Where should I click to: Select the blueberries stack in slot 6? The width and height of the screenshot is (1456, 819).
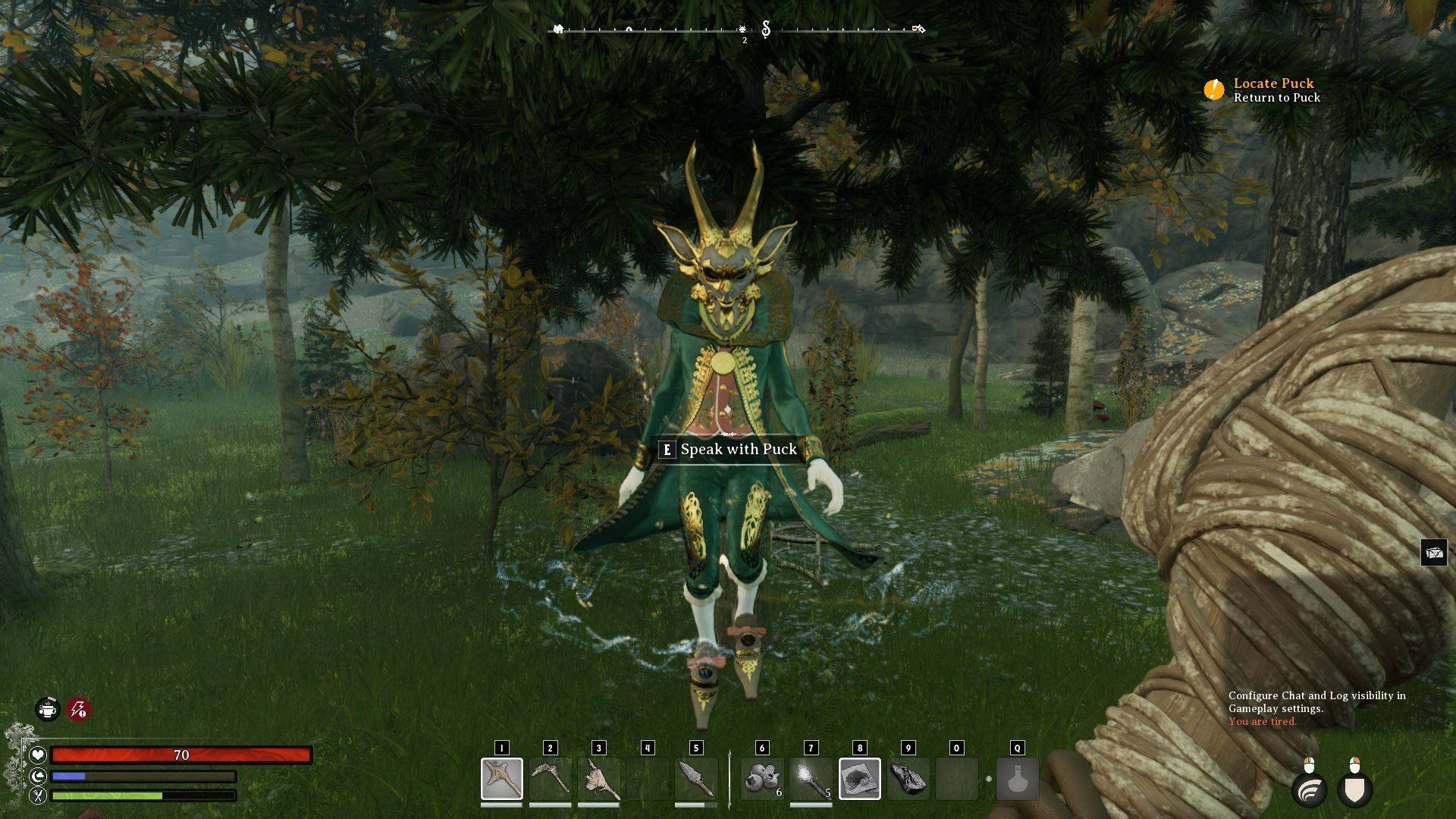pos(762,778)
